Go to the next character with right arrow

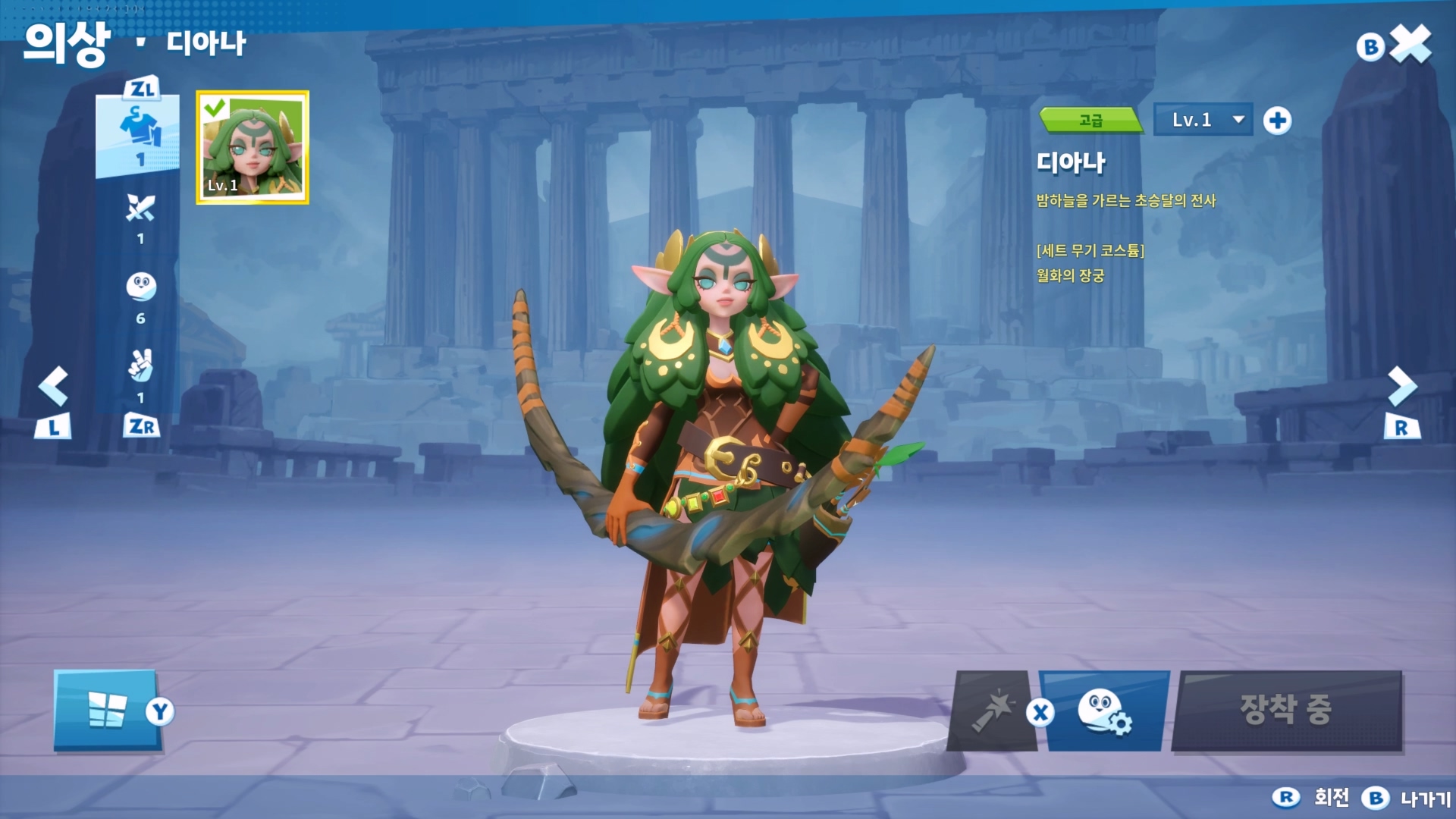(x=1401, y=387)
